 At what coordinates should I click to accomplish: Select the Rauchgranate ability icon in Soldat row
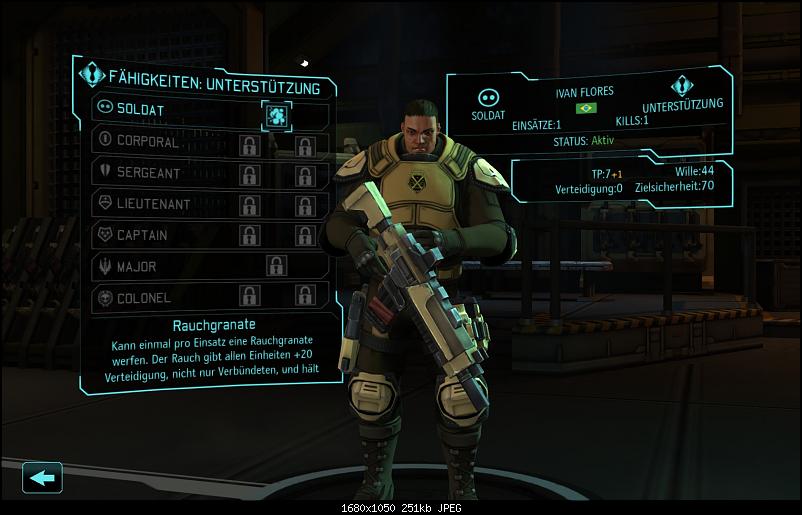(275, 115)
